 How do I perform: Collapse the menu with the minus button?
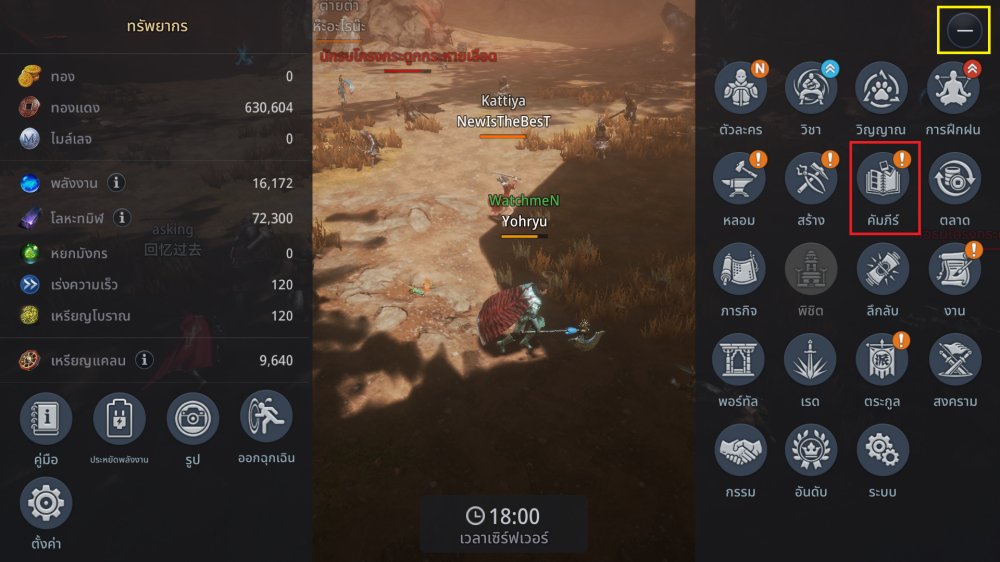[x=965, y=31]
